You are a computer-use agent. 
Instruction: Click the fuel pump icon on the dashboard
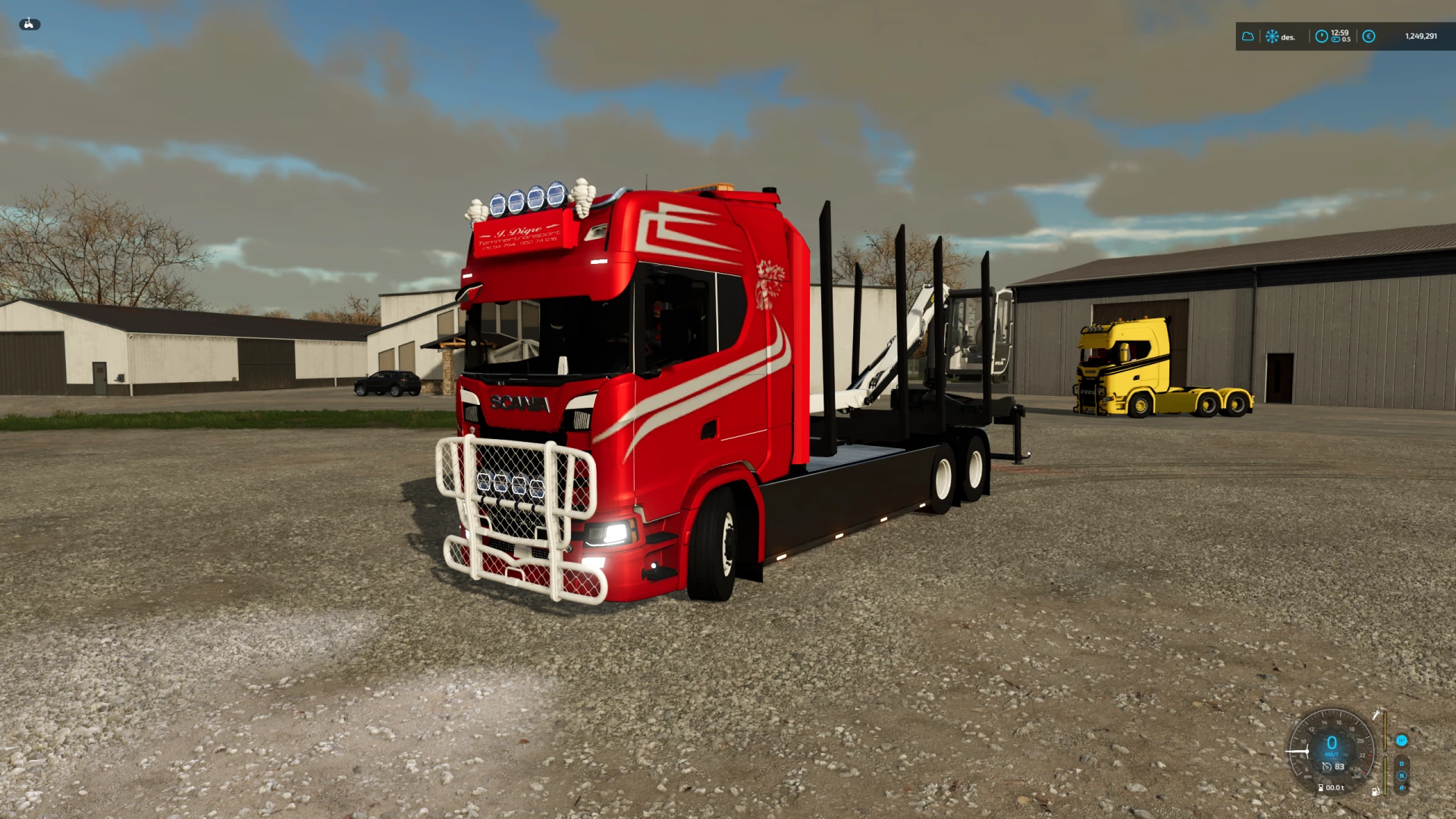click(1375, 792)
